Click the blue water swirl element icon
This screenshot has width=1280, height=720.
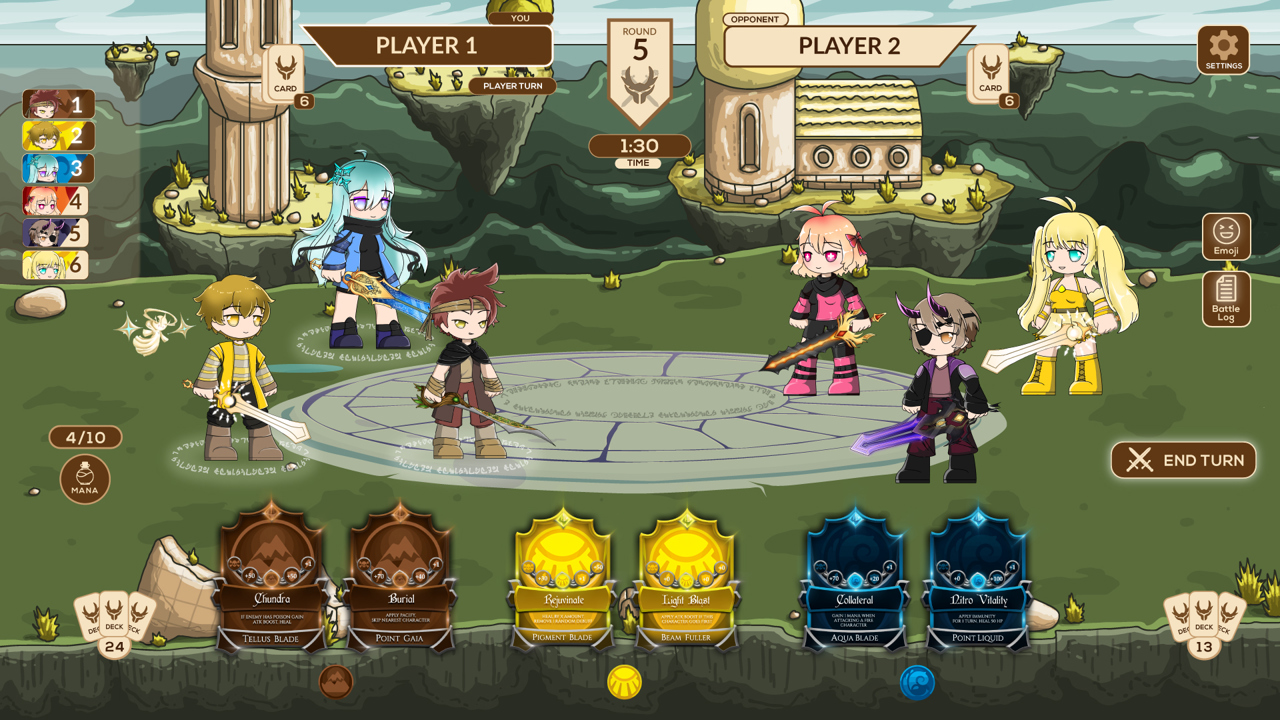pyautogui.click(x=917, y=682)
